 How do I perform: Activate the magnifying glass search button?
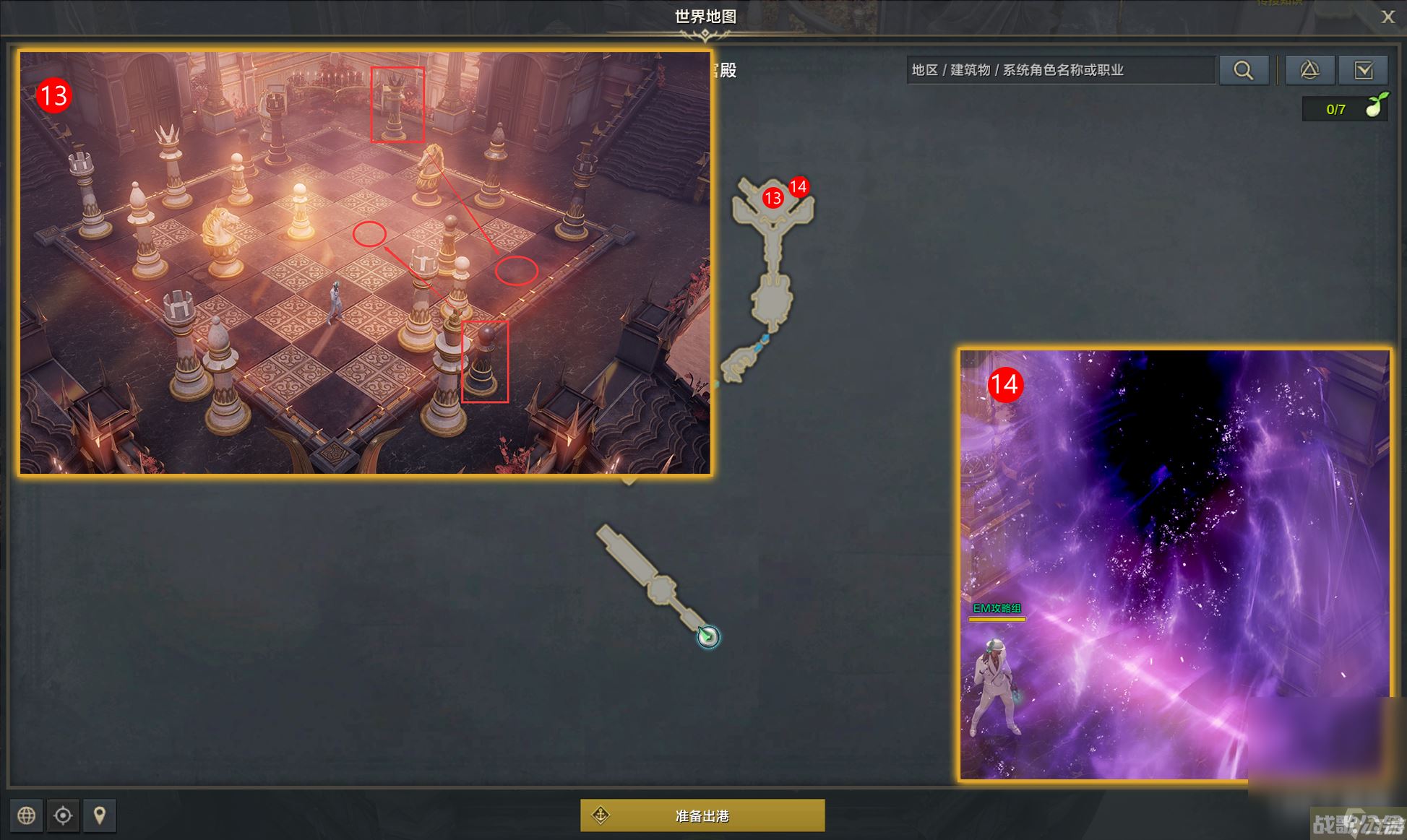(x=1244, y=70)
